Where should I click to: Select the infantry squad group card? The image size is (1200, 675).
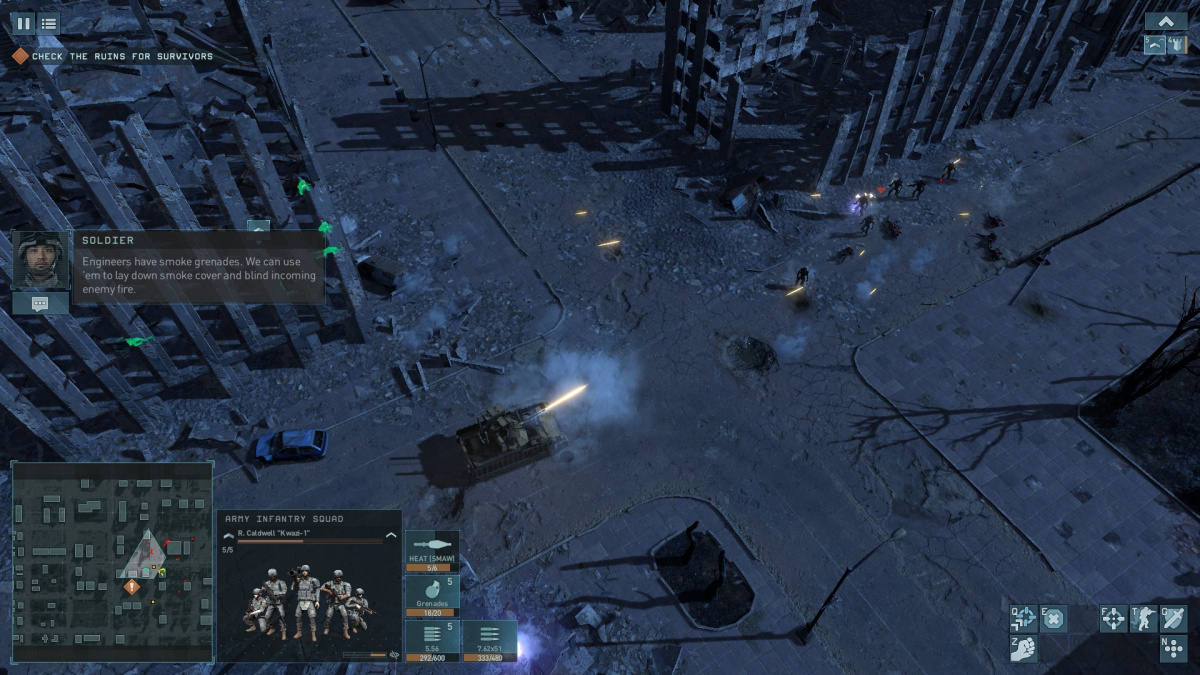click(1155, 45)
